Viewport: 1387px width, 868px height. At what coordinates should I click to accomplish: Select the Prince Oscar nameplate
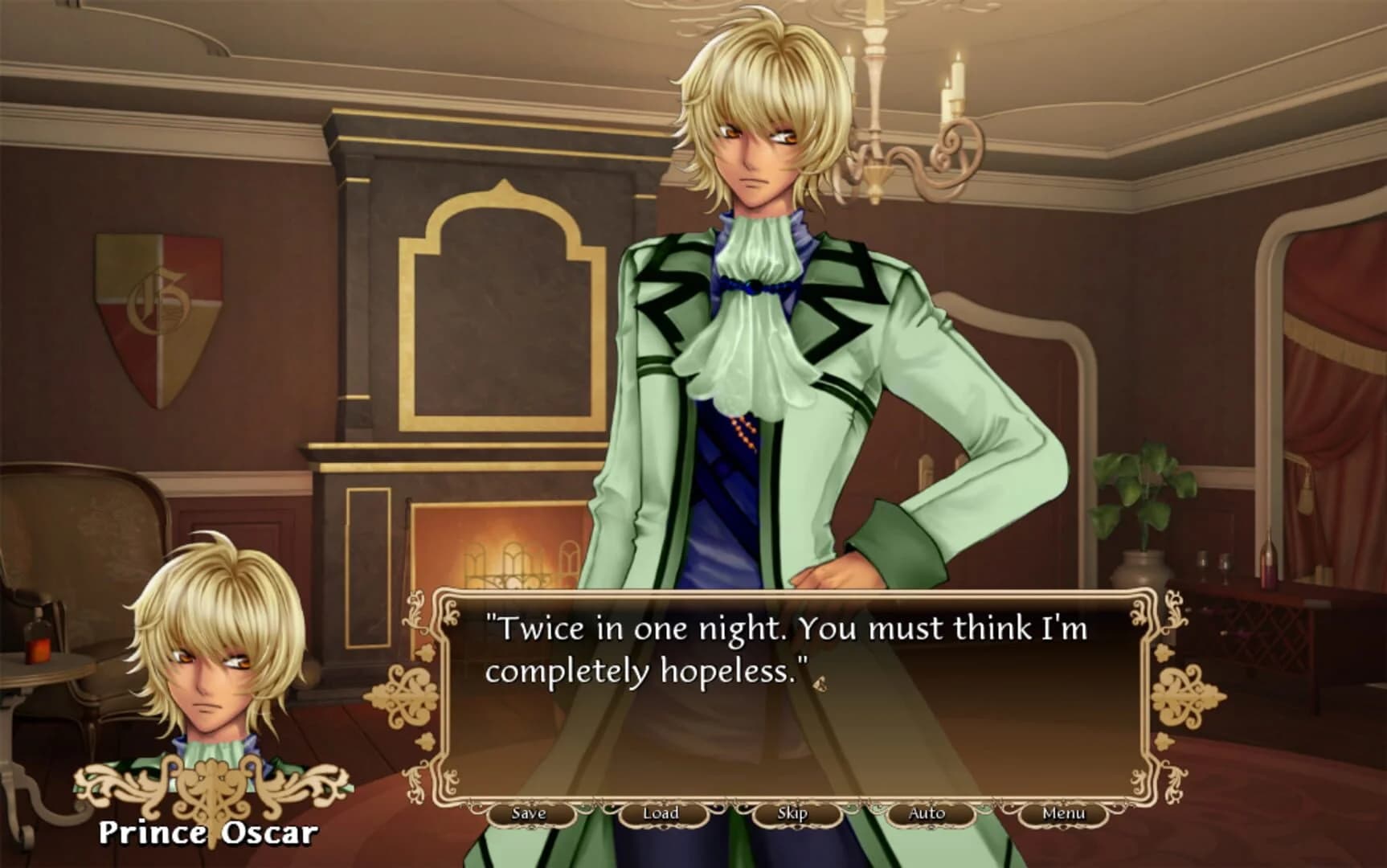211,834
